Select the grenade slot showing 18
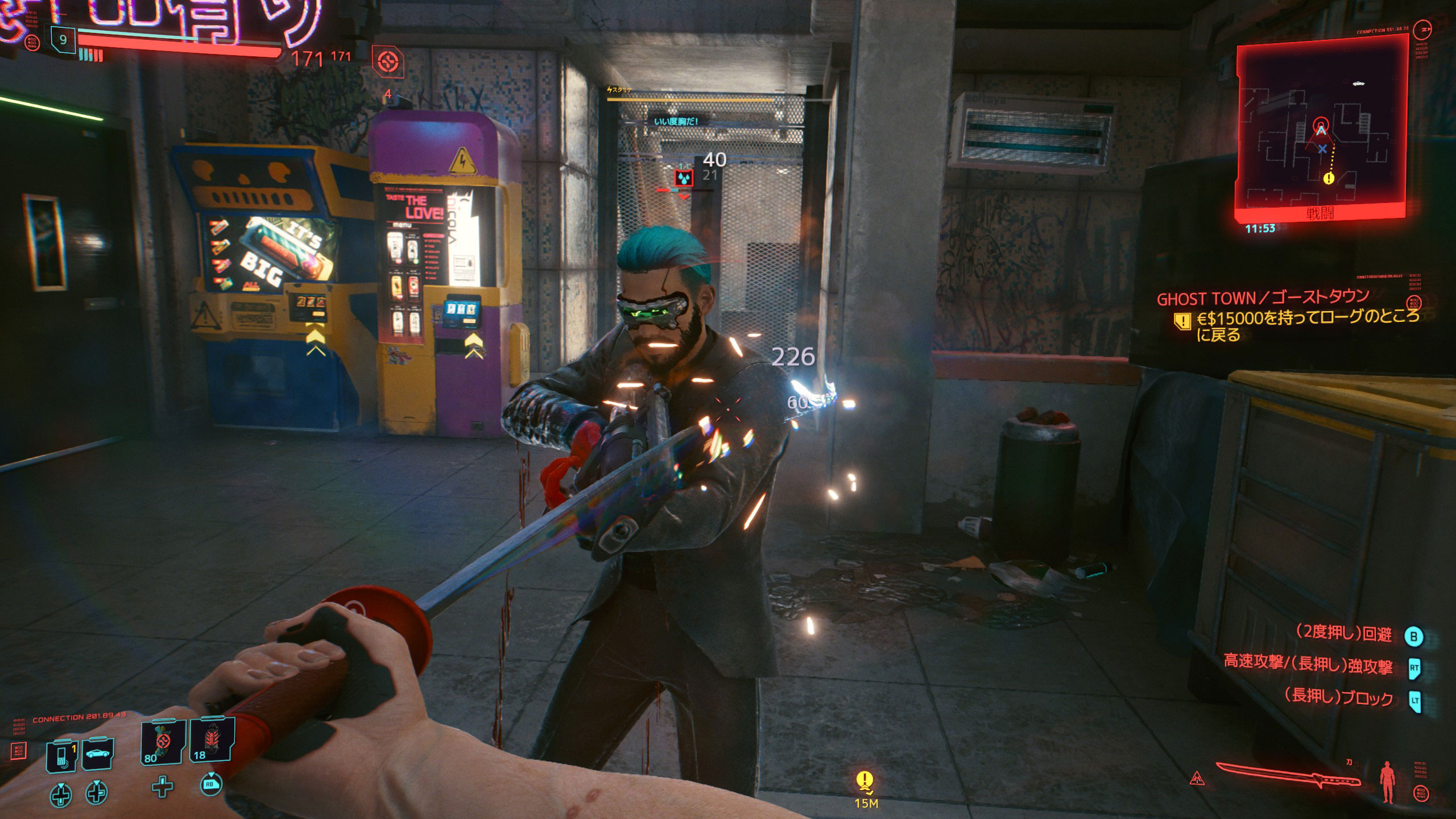 coord(212,740)
